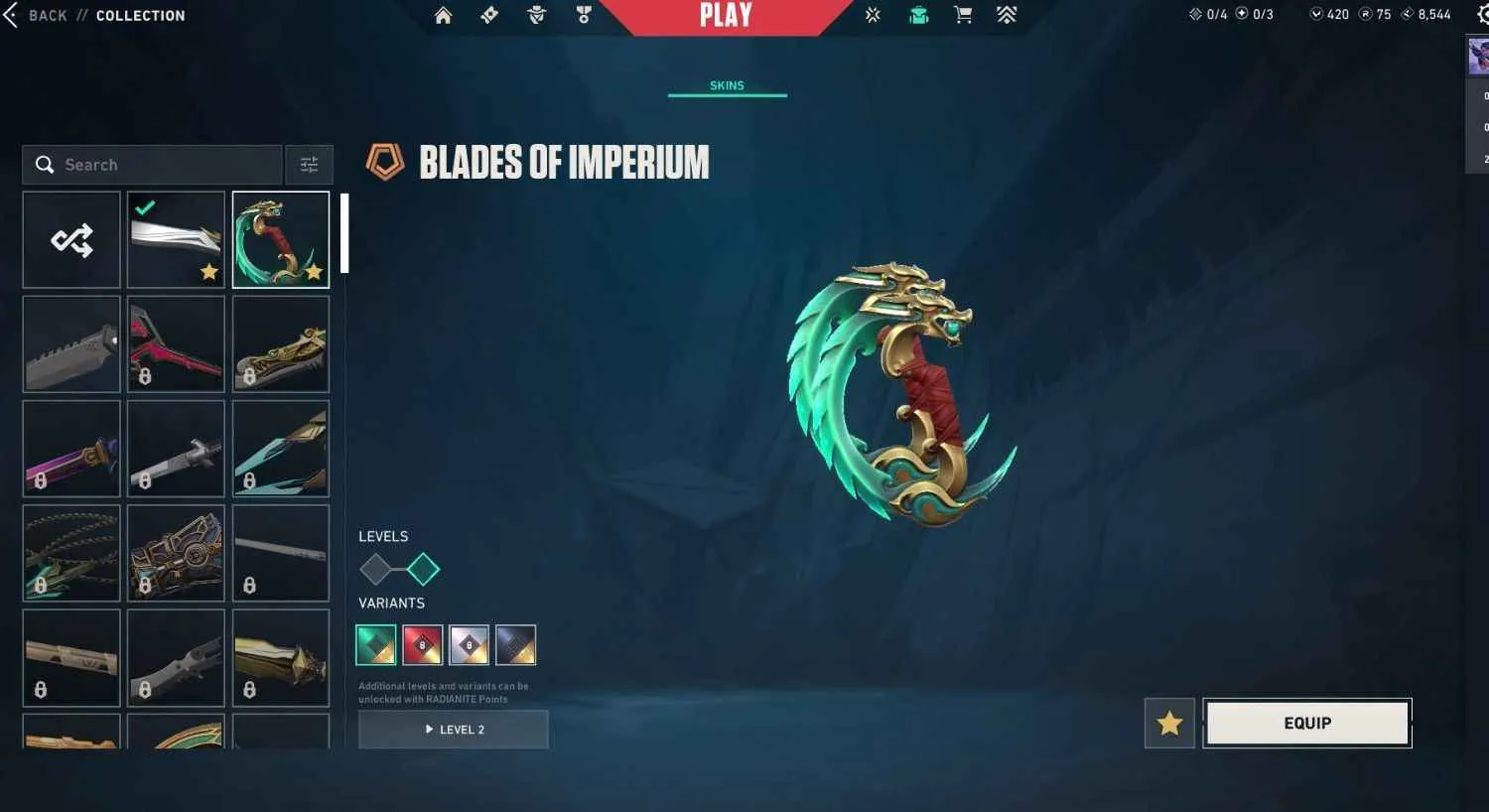The height and width of the screenshot is (812, 1489).
Task: Open the Home screen icon
Action: point(444,16)
